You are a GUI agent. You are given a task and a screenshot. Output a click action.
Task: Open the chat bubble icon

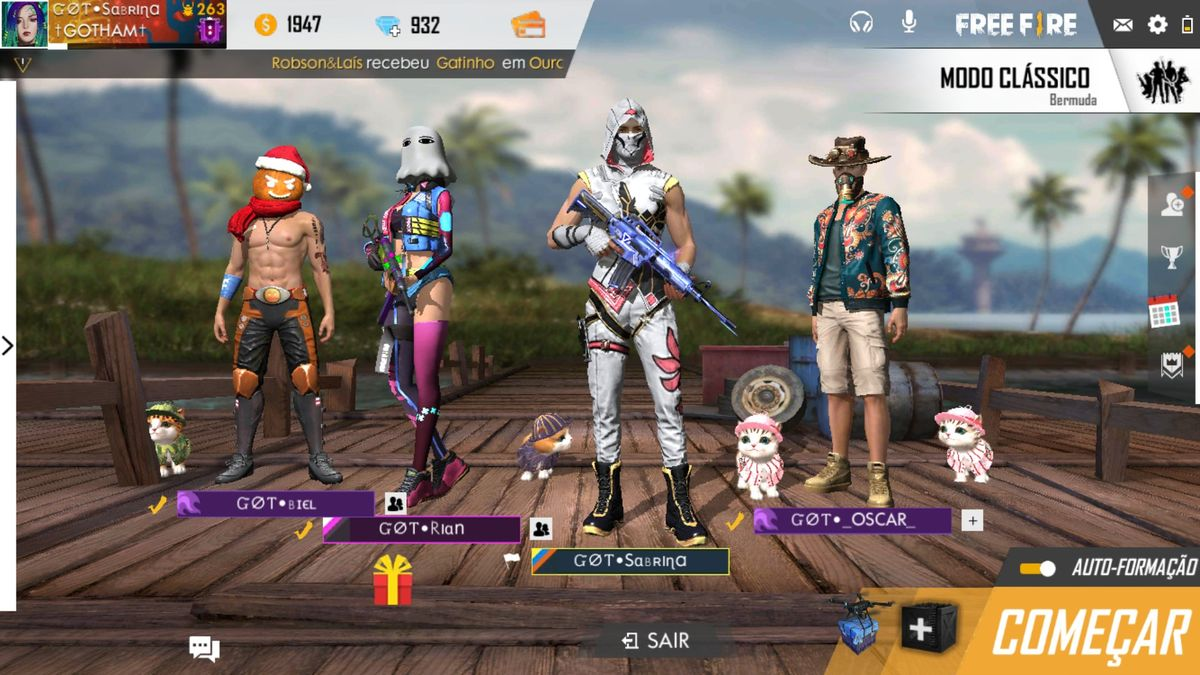[x=204, y=648]
